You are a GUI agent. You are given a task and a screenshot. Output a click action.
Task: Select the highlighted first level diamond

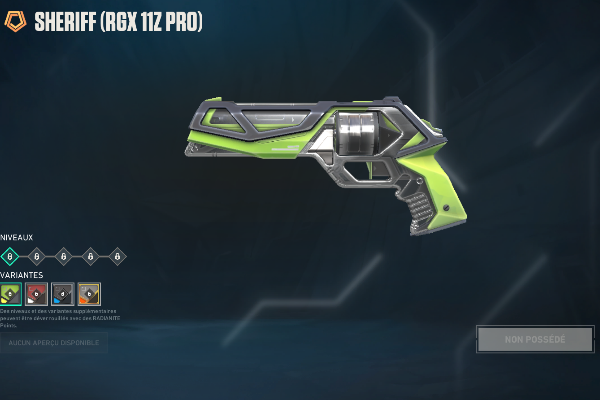11,256
